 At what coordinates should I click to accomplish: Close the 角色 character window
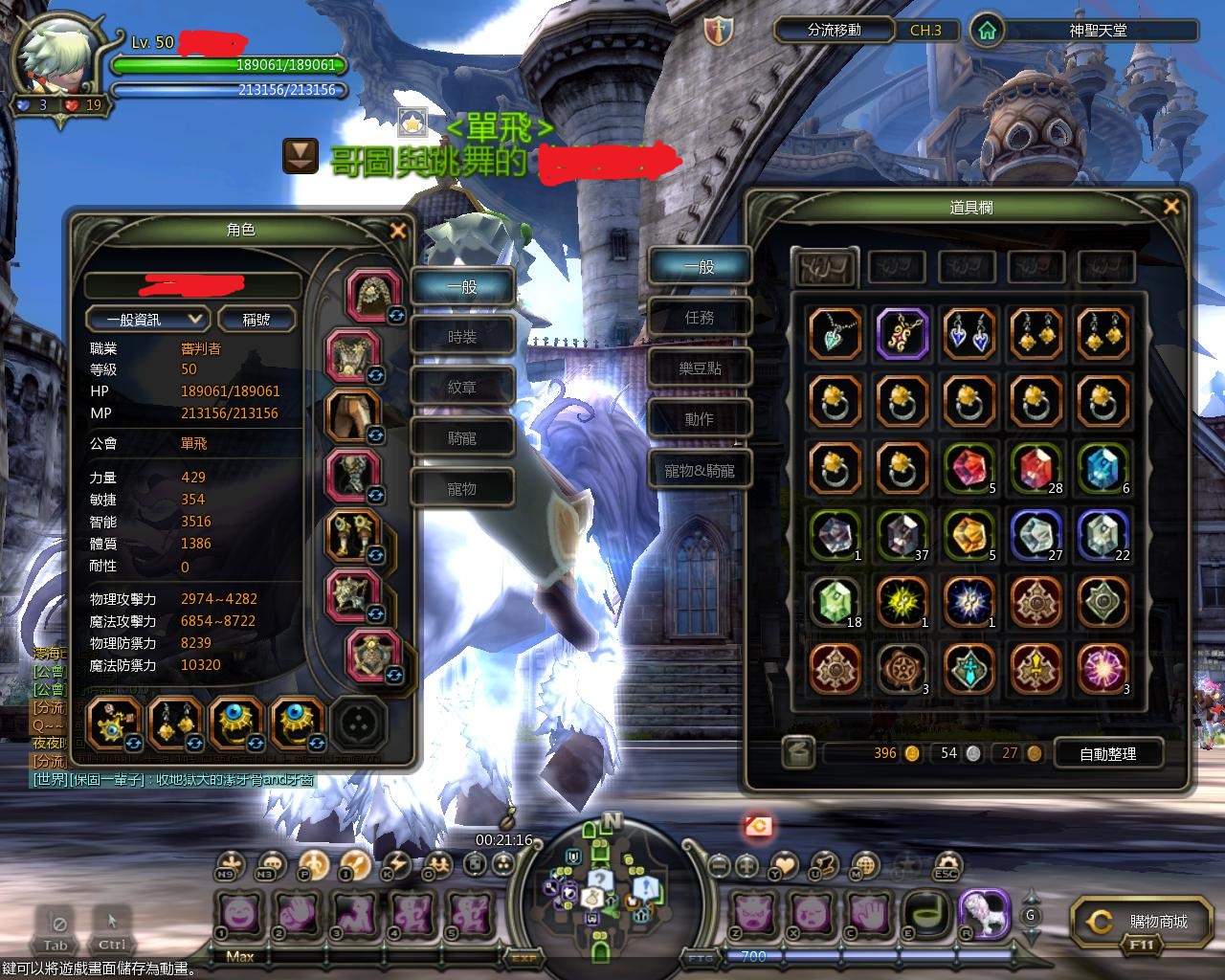tap(398, 231)
